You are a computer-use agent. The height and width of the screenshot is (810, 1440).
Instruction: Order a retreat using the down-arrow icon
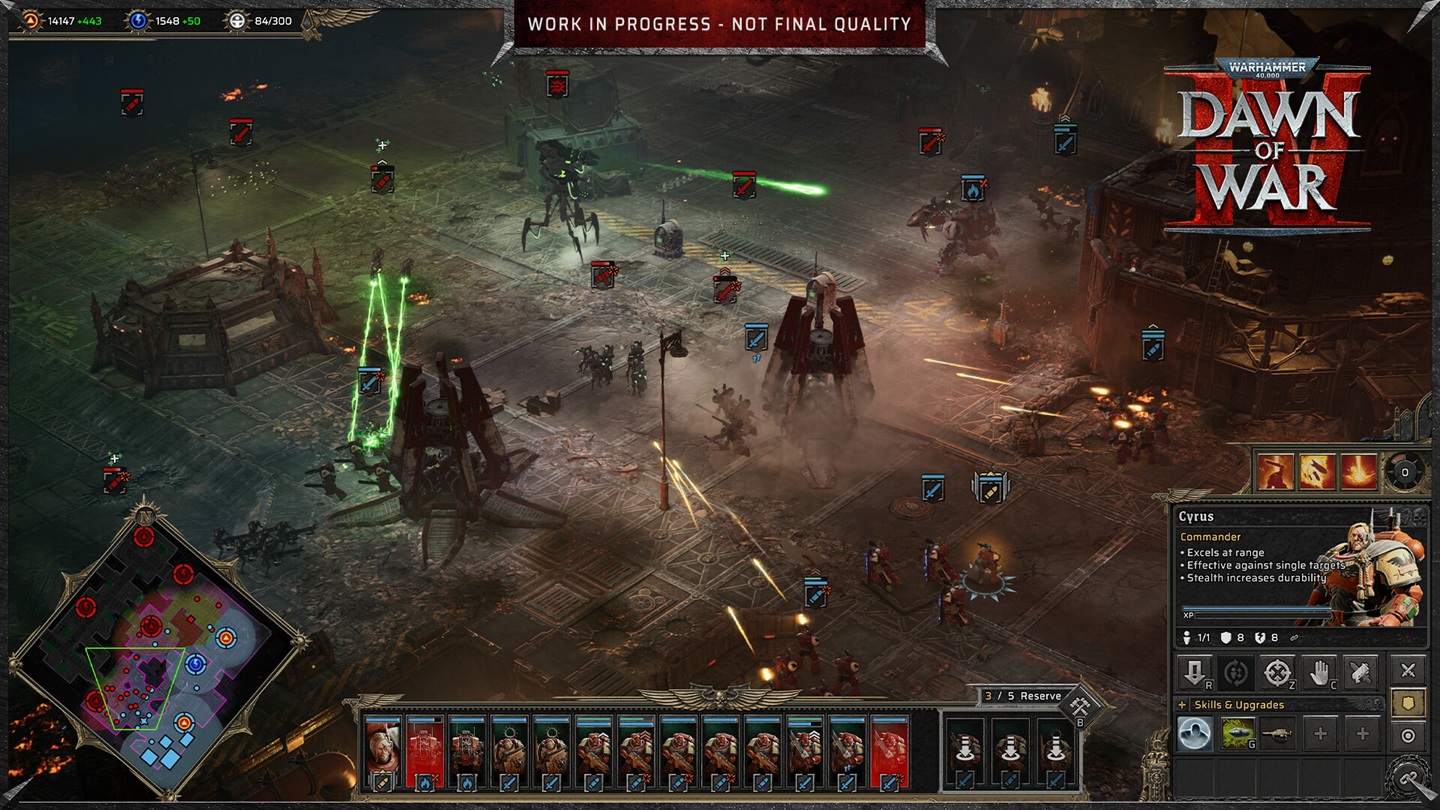(1194, 673)
